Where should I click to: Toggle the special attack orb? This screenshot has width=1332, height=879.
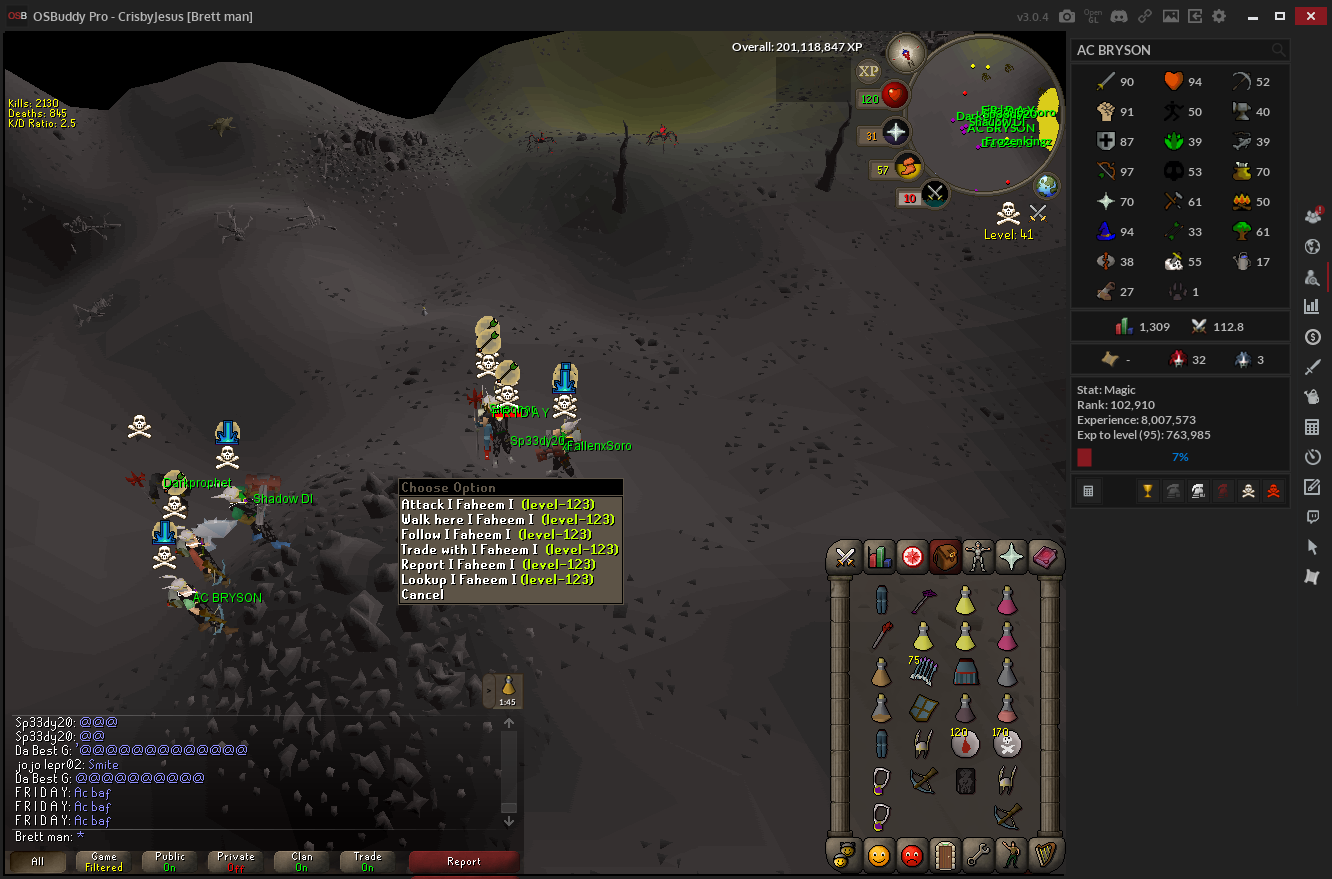point(934,193)
